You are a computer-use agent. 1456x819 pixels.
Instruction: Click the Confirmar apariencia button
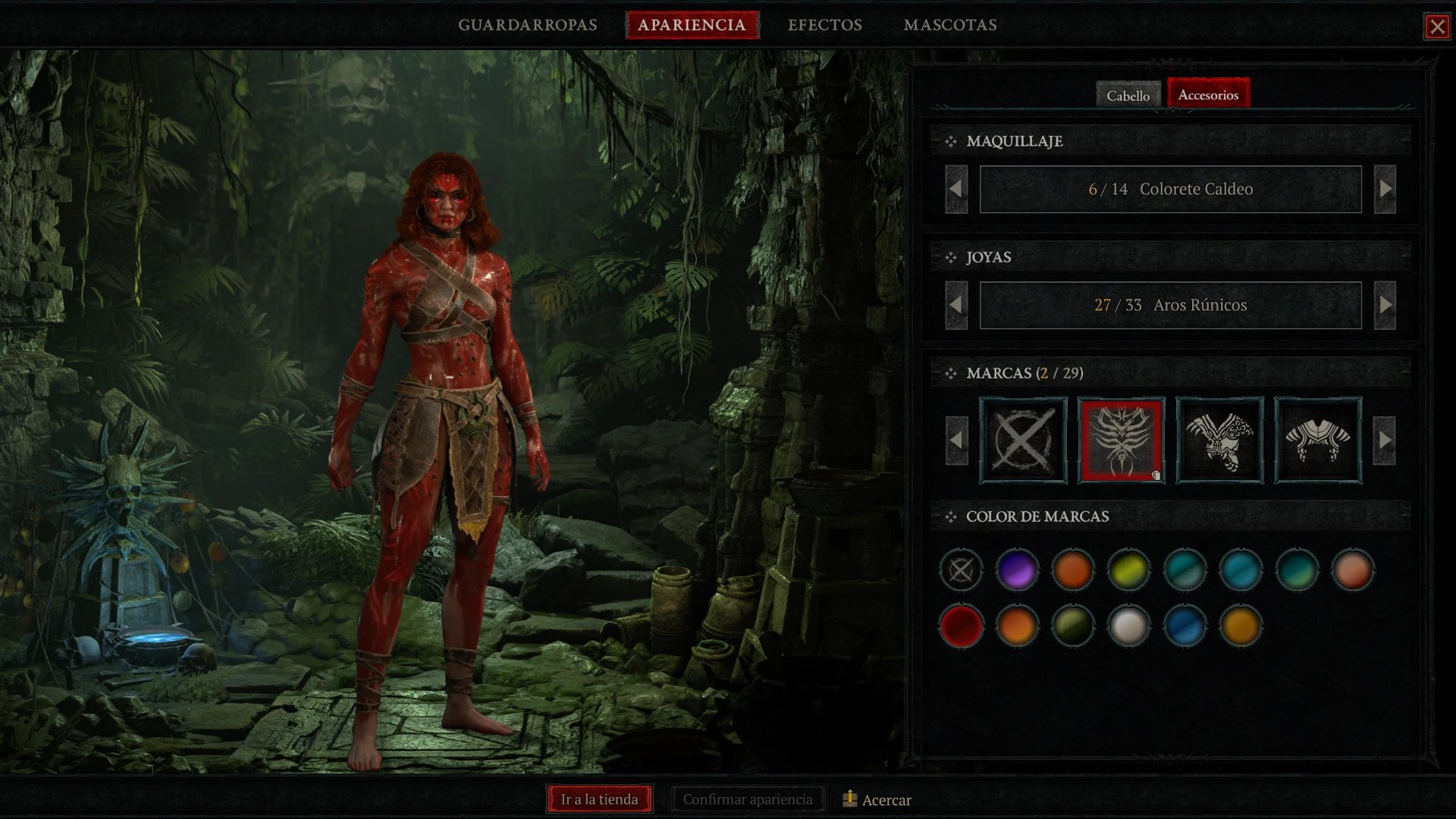click(x=747, y=799)
